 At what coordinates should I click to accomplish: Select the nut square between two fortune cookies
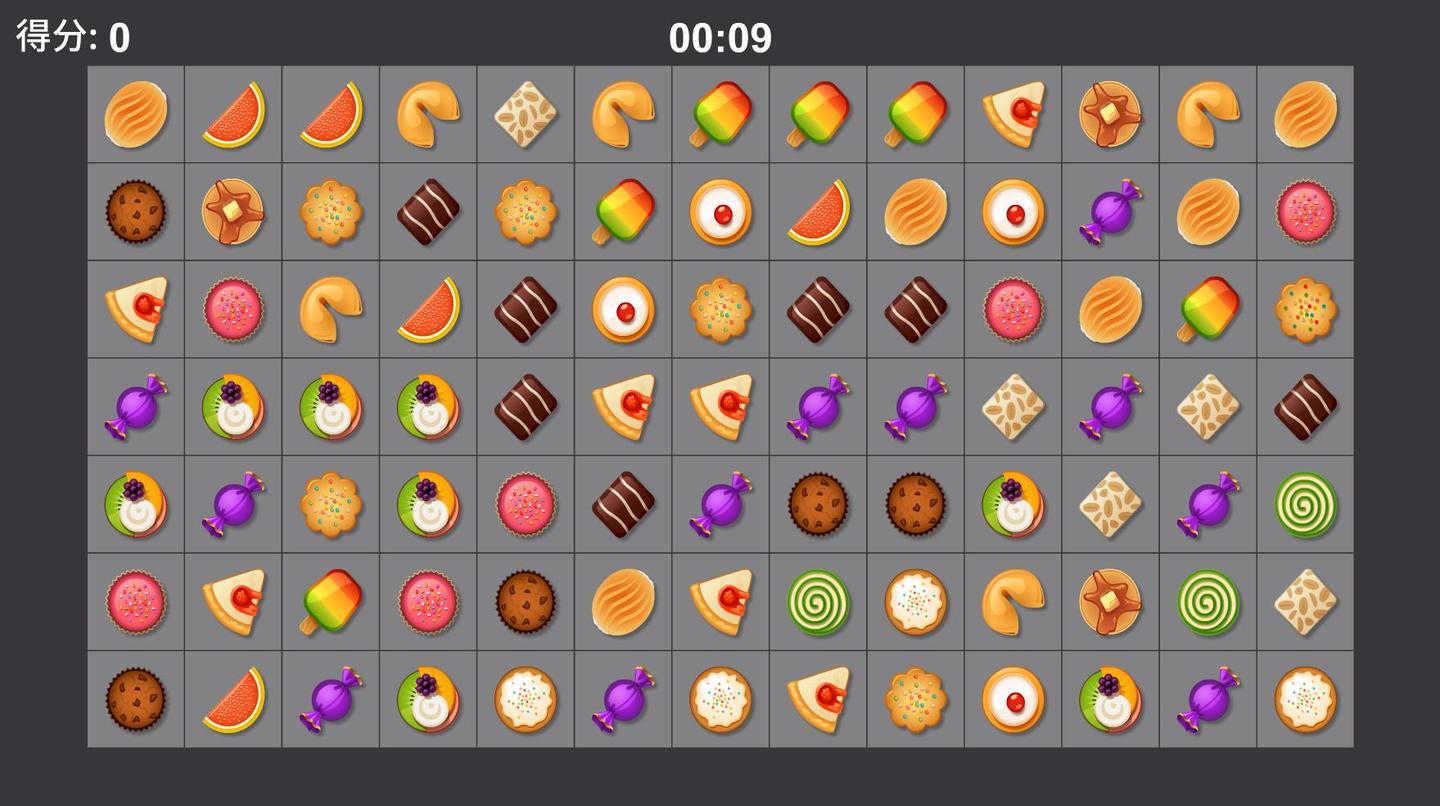click(526, 115)
